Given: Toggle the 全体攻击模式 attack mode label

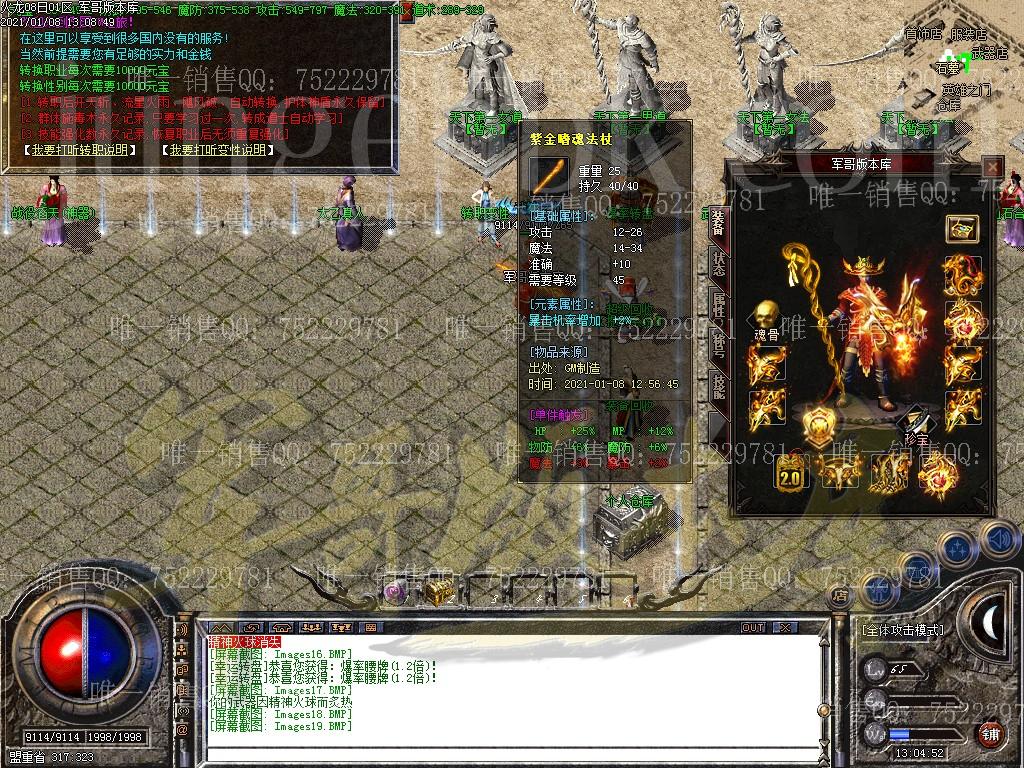Looking at the screenshot, I should pos(902,631).
